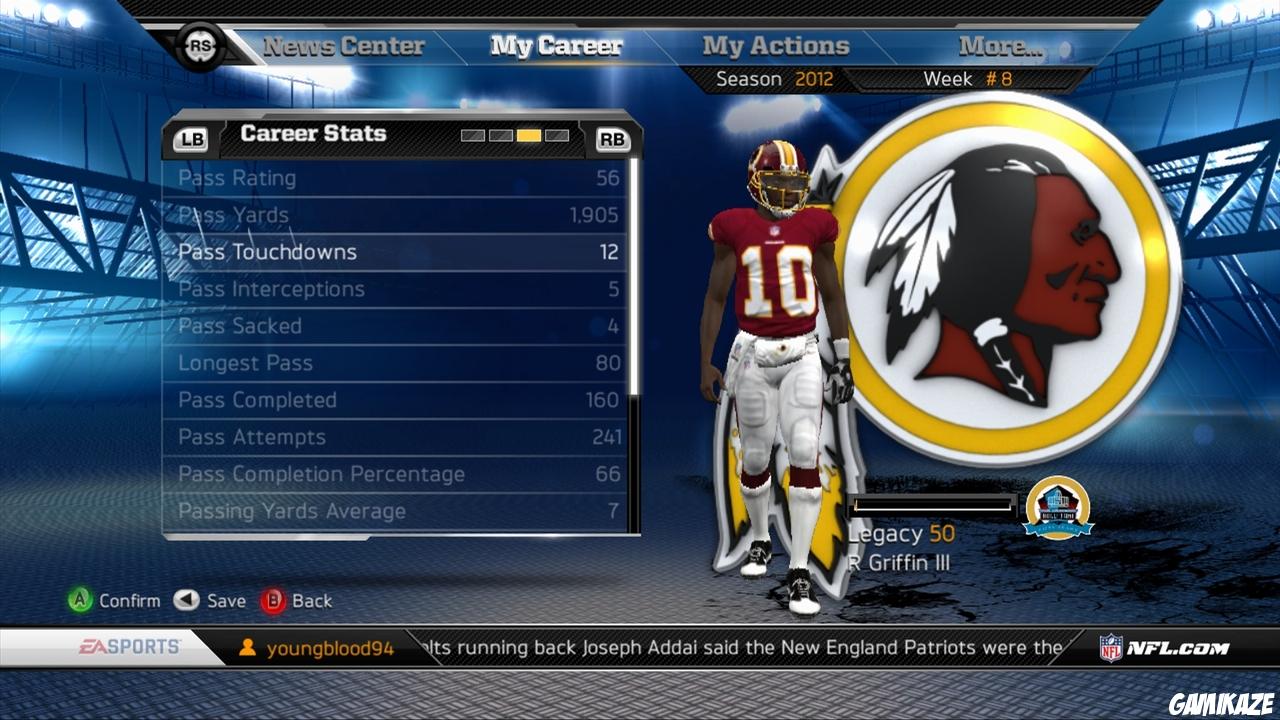The image size is (1280, 720).
Task: Click the youngblood94 gamertag avatar icon
Action: (x=245, y=646)
